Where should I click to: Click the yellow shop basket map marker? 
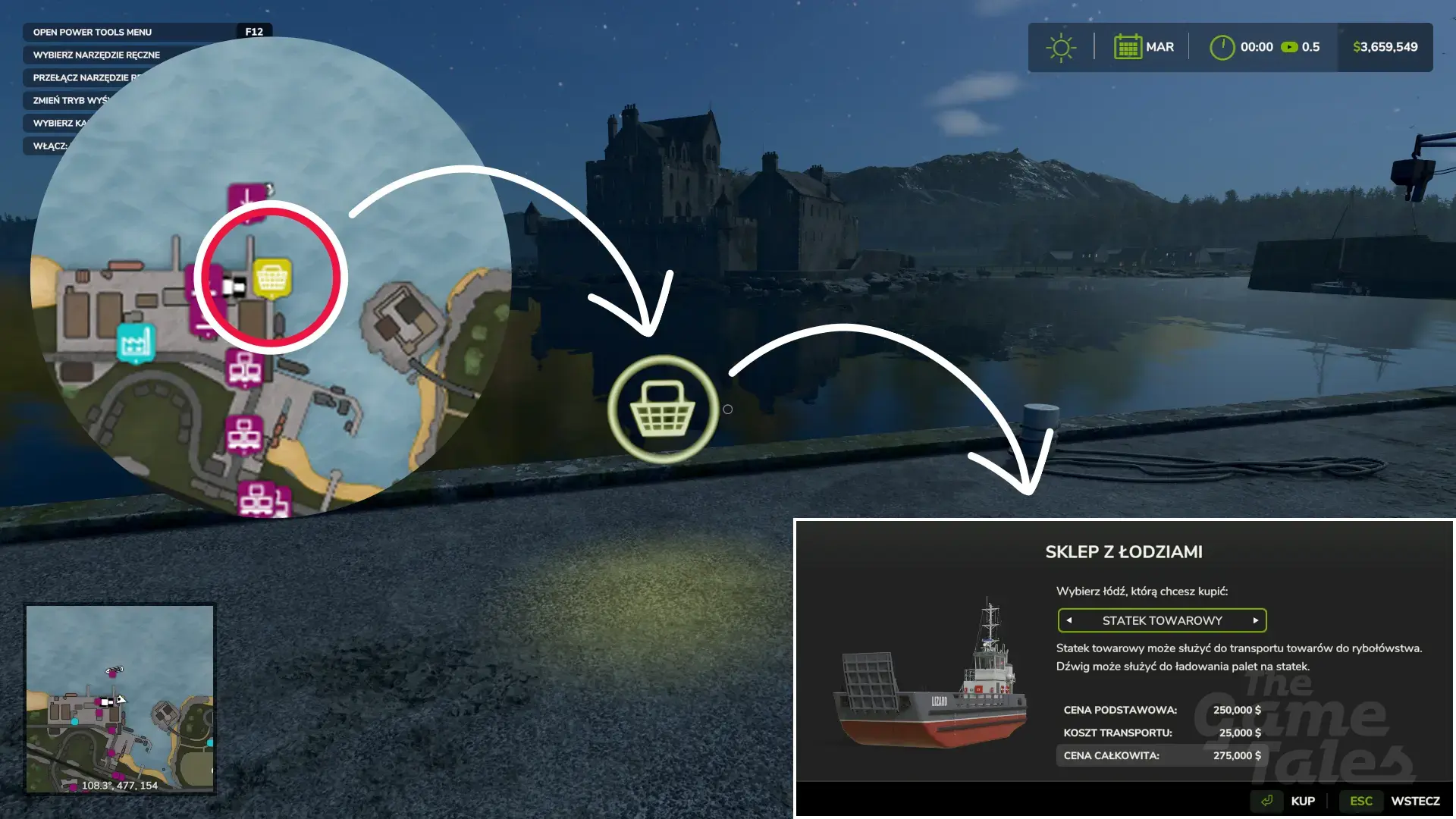pyautogui.click(x=271, y=278)
